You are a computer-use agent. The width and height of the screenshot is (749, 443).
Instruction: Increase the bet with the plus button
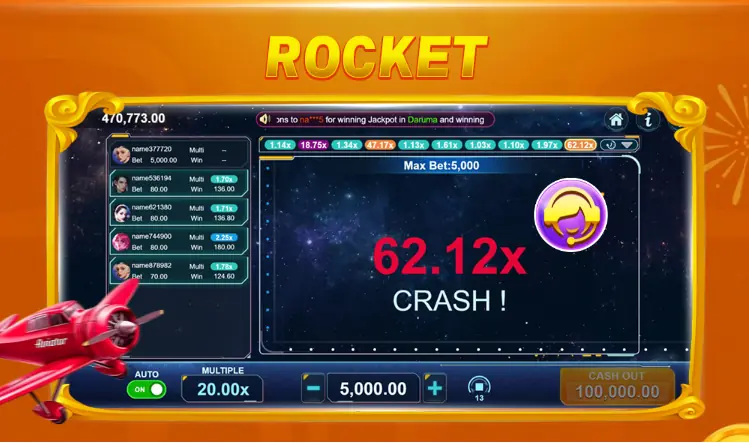(434, 389)
